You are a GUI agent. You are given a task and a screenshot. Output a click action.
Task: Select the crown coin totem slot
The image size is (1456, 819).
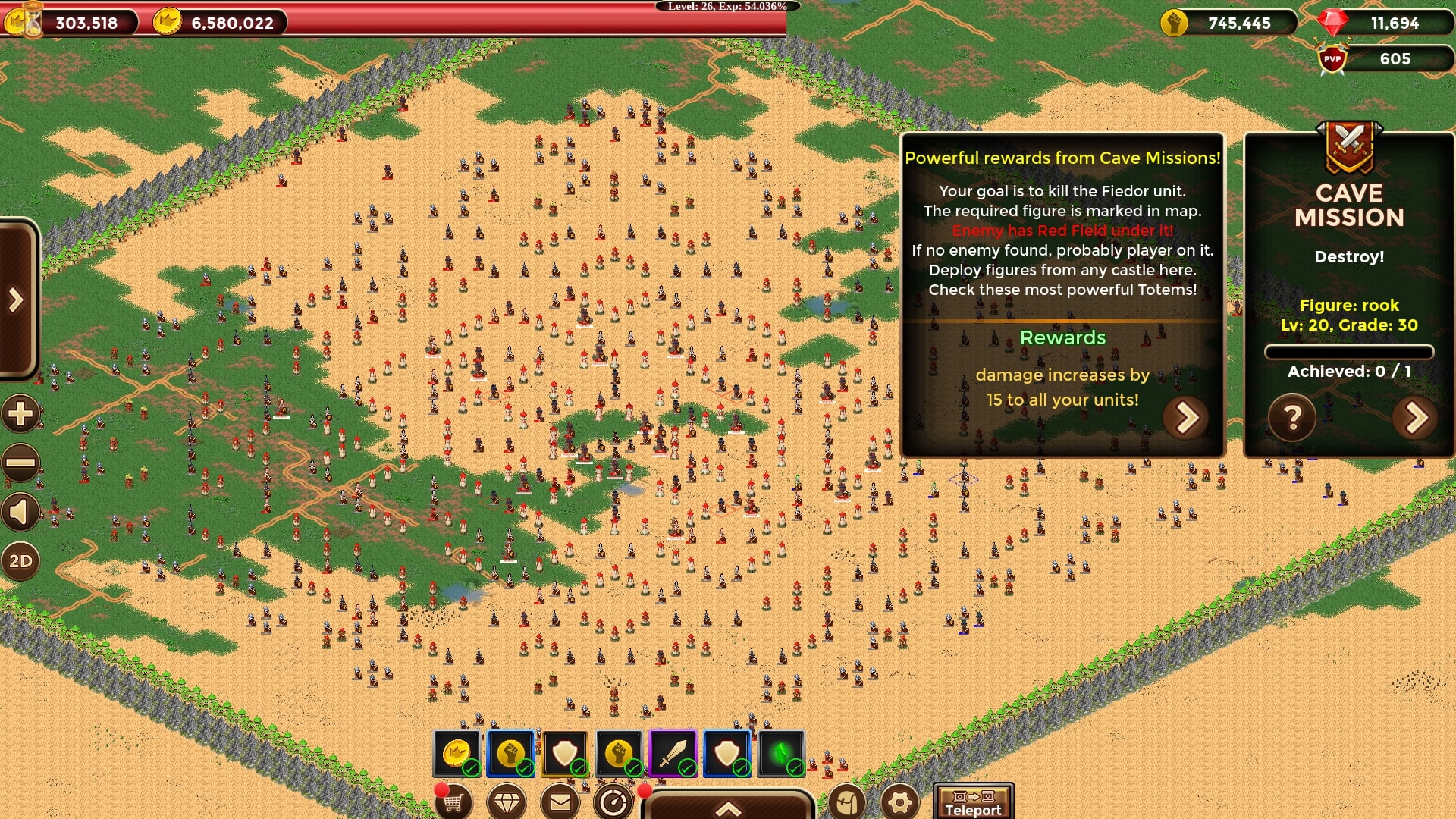point(457,753)
